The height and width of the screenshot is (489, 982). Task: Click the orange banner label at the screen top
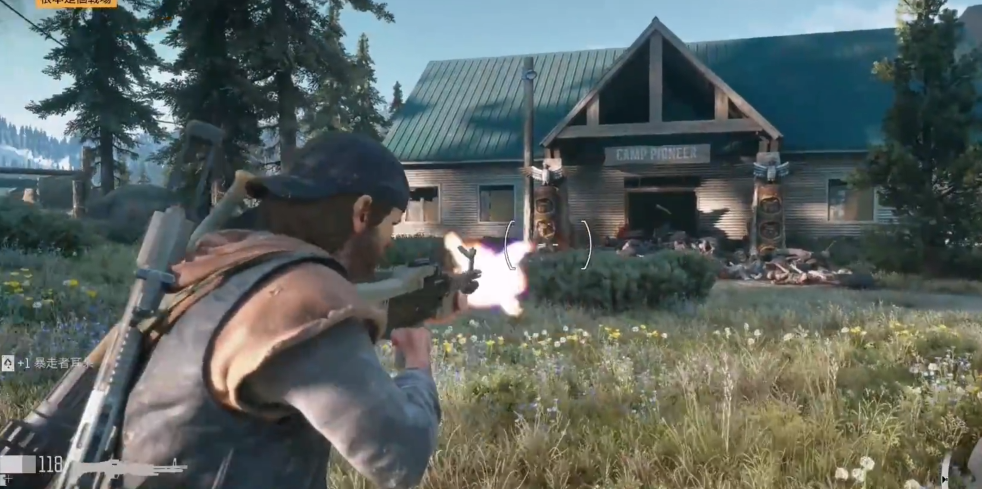point(77,3)
